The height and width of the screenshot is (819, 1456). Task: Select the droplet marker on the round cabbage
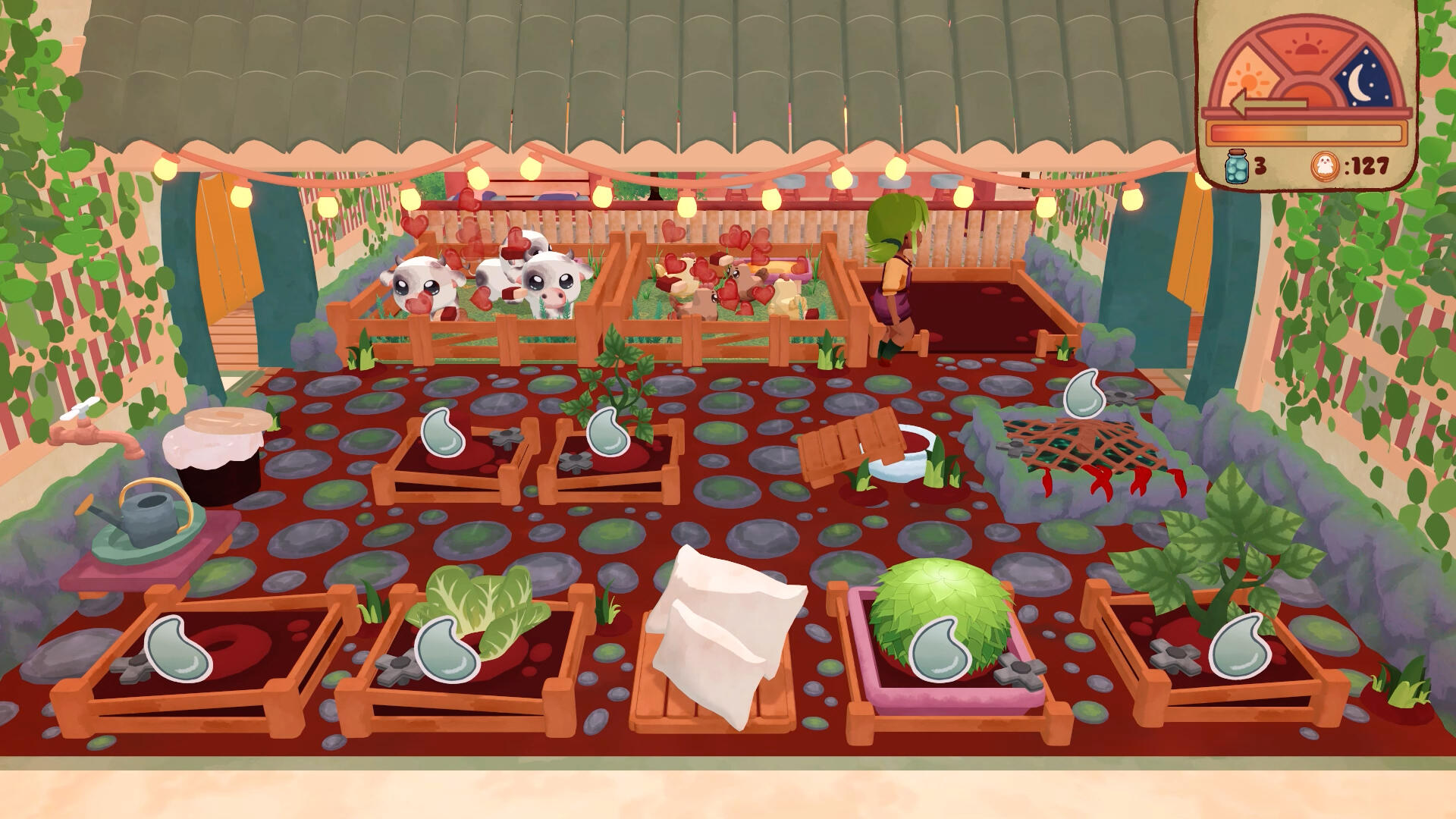[x=940, y=649]
